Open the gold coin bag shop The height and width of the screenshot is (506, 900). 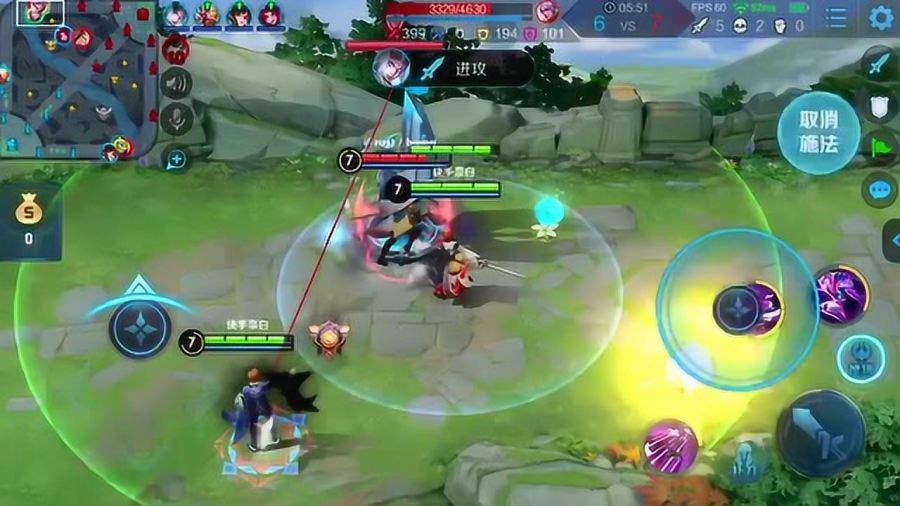[29, 221]
